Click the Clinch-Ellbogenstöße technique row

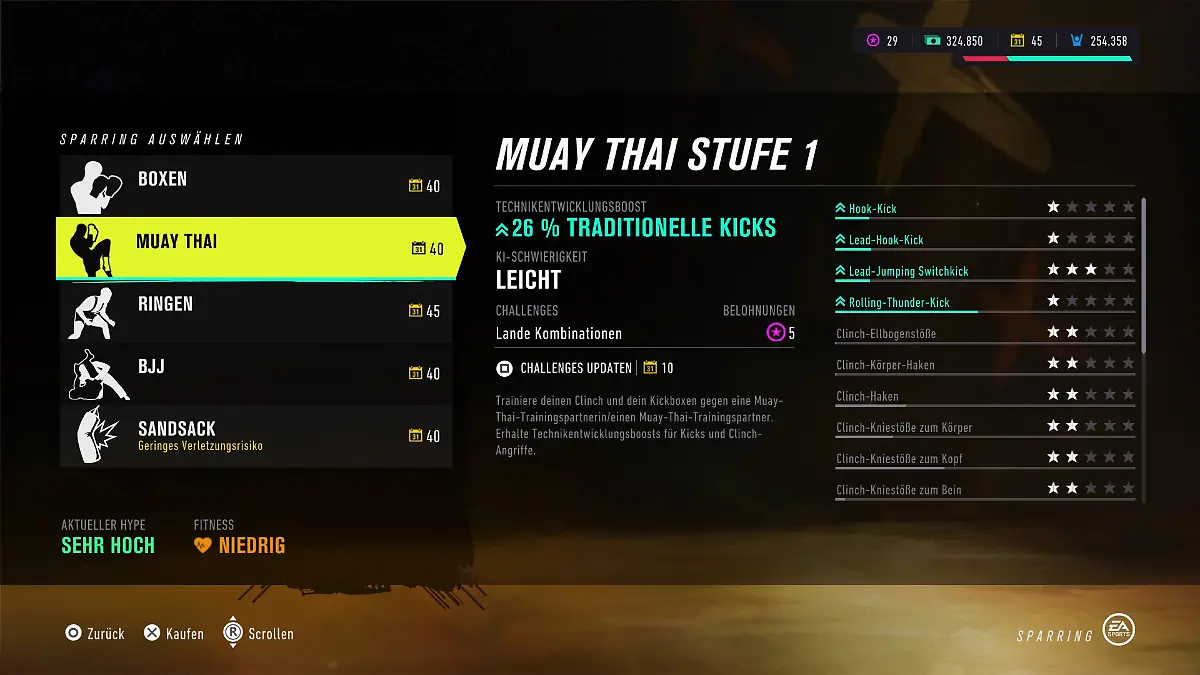pos(984,333)
